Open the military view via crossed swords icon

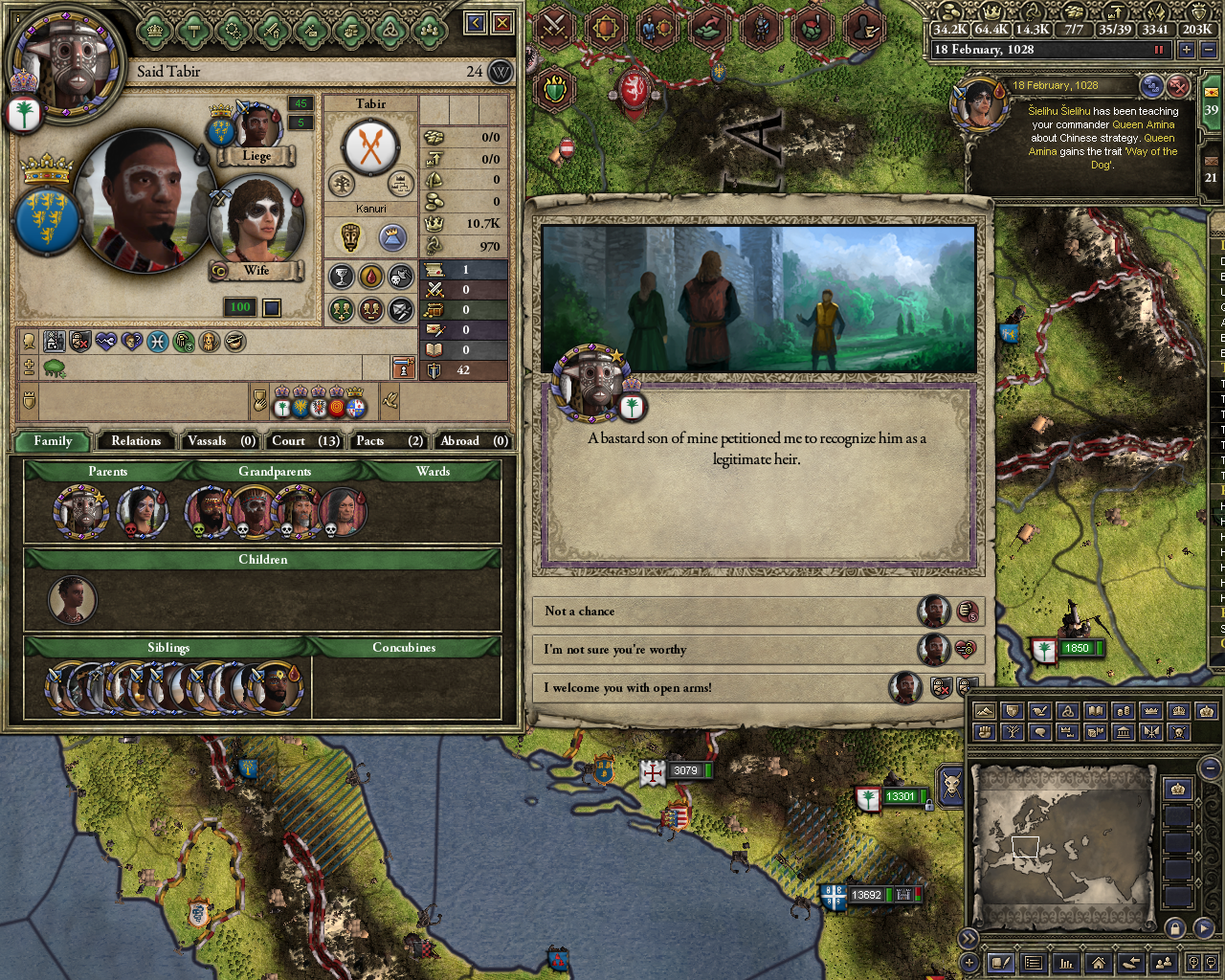[x=554, y=27]
